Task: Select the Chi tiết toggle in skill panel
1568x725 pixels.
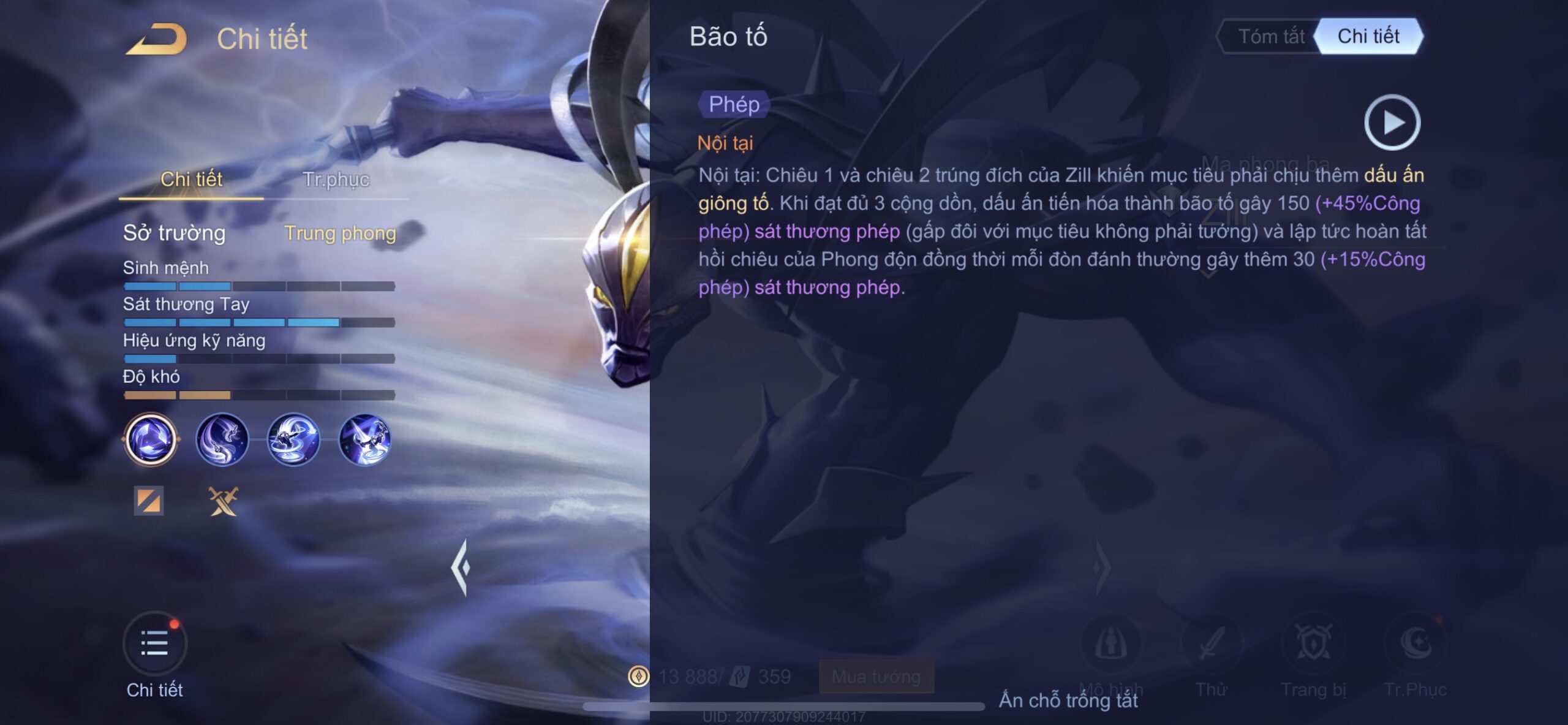Action: [1368, 37]
